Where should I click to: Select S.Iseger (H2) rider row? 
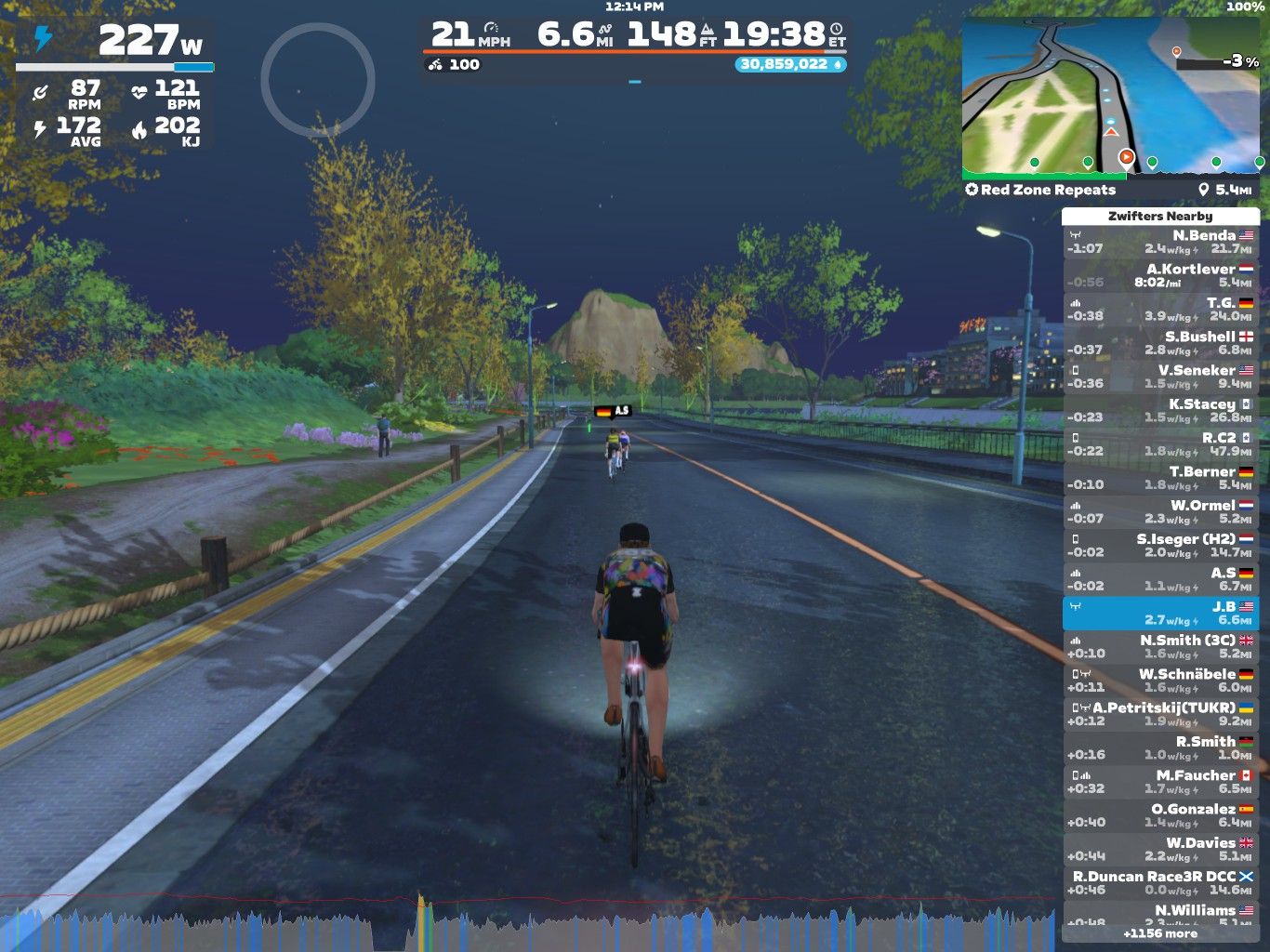[1160, 545]
